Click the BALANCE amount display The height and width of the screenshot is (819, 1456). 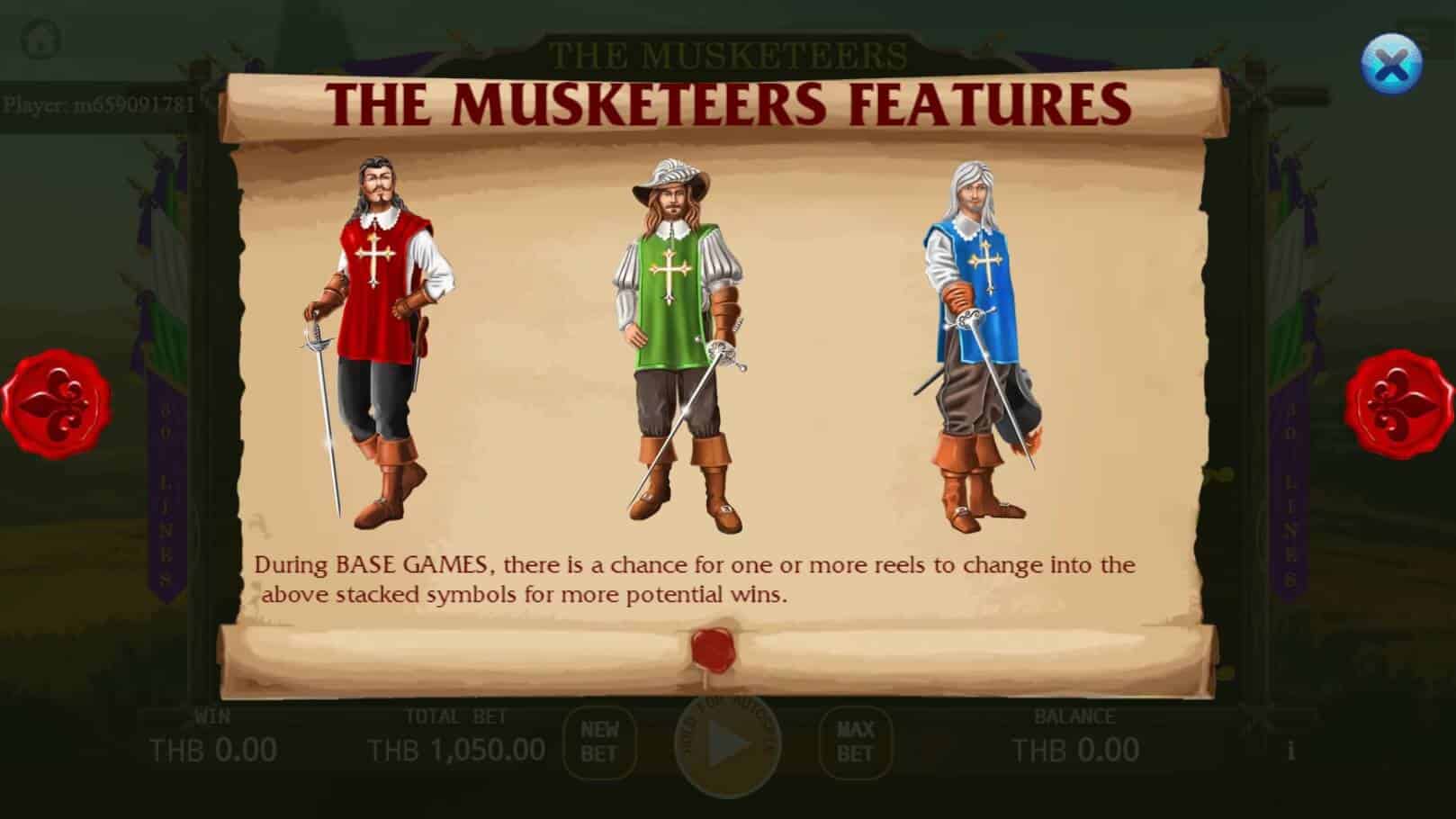coord(1077,747)
